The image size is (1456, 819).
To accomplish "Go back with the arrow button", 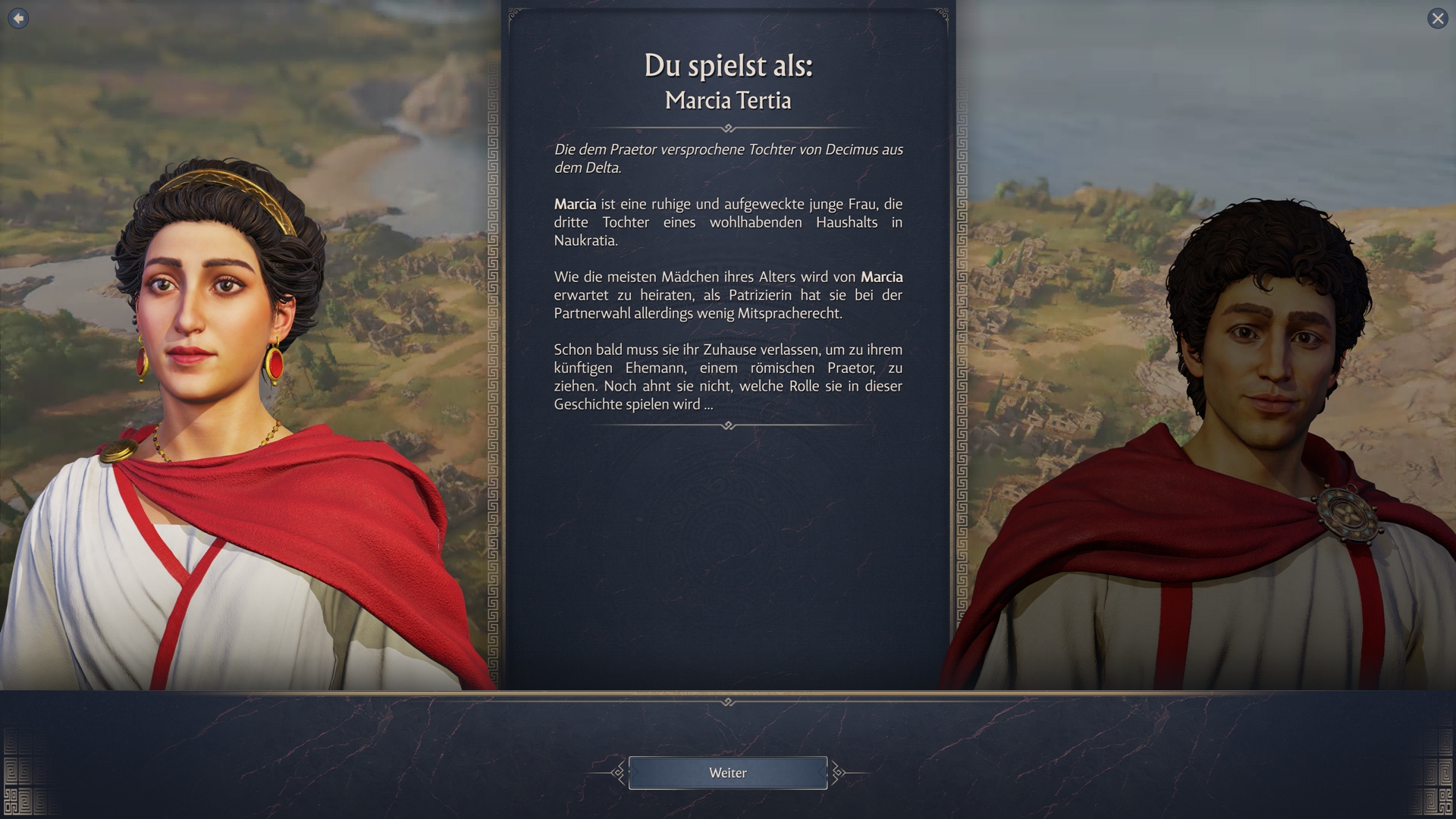I will coord(18,18).
